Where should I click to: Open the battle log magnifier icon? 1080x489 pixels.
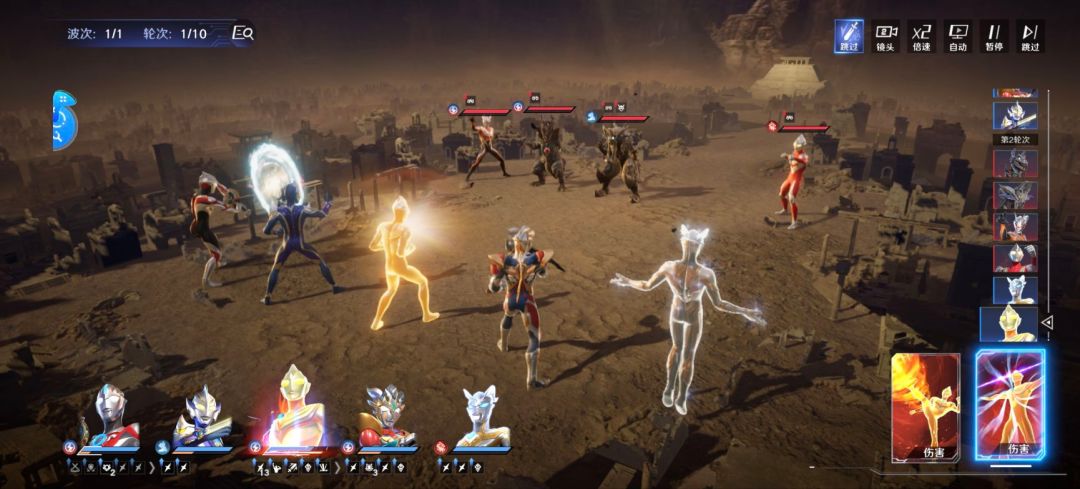242,33
